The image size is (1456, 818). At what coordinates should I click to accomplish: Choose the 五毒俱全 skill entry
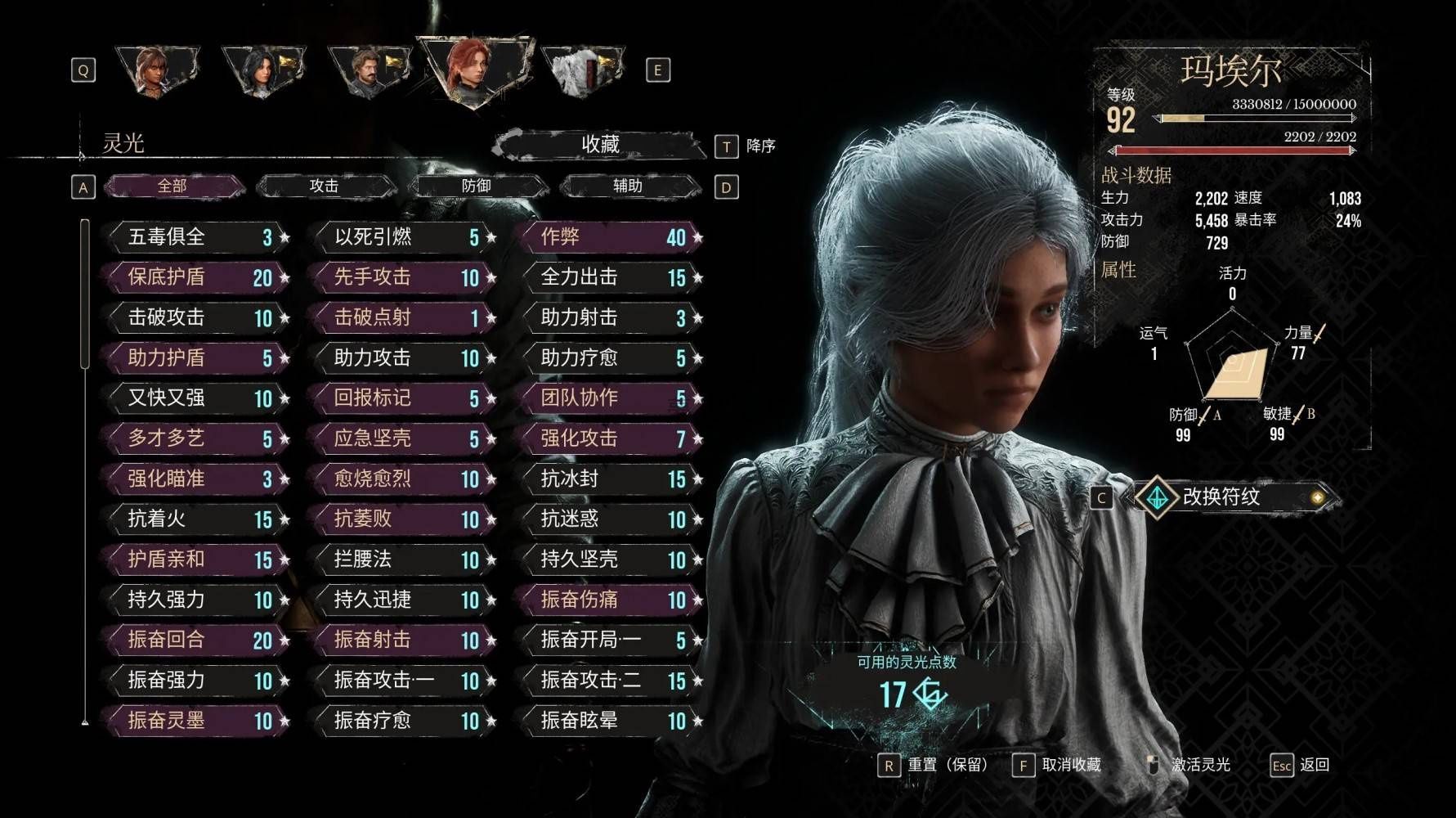196,237
